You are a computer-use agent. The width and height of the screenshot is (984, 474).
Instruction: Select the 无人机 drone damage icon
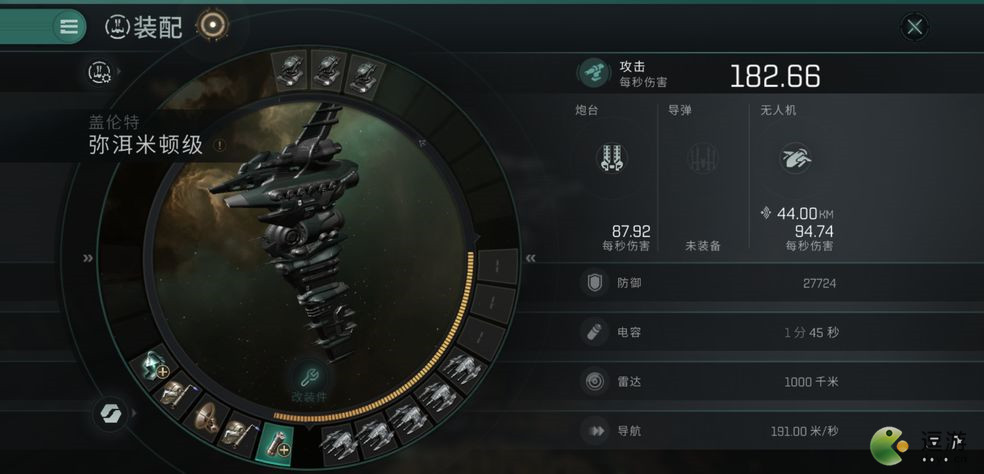tap(796, 157)
